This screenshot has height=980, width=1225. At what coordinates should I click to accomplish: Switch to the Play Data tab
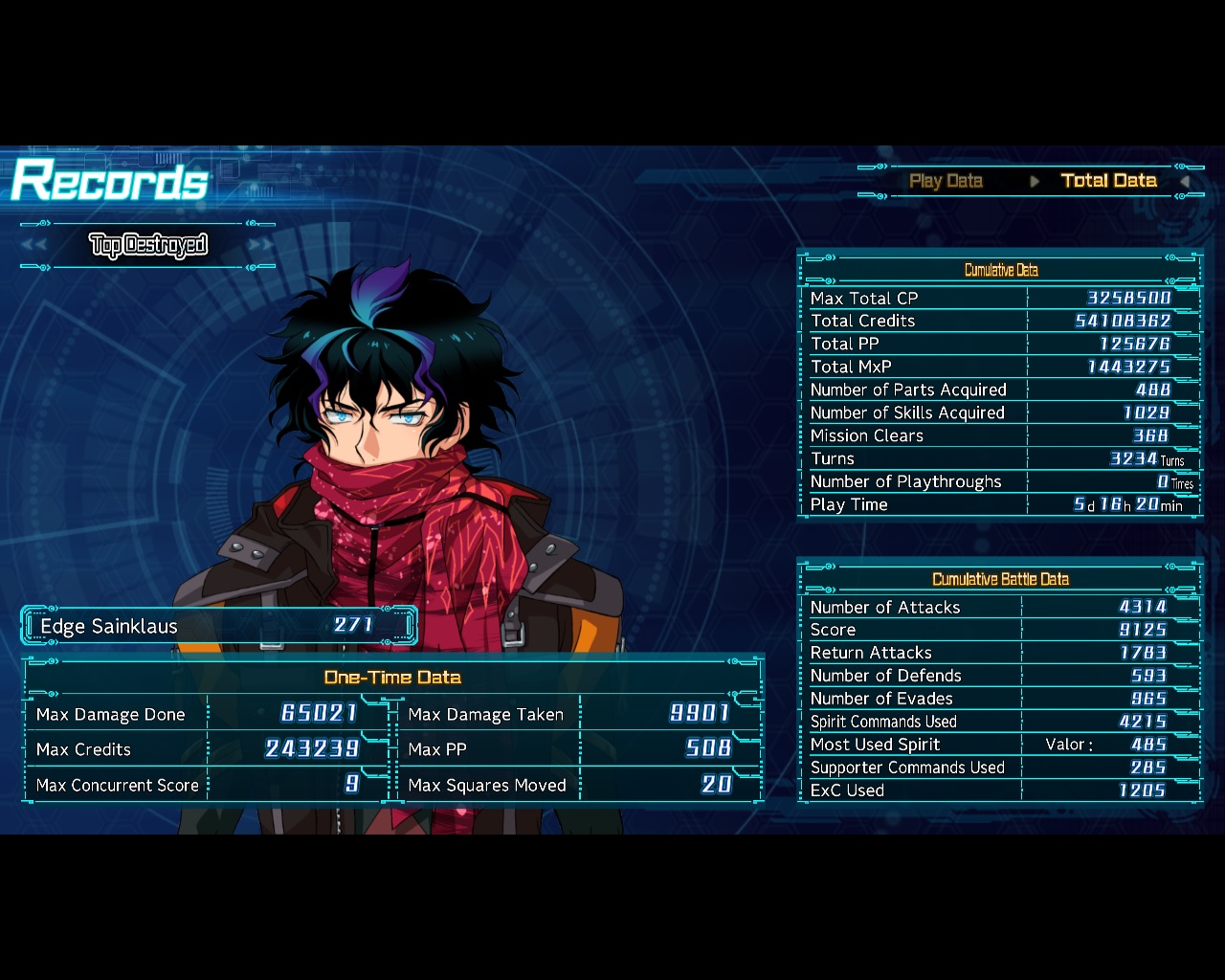coord(946,181)
